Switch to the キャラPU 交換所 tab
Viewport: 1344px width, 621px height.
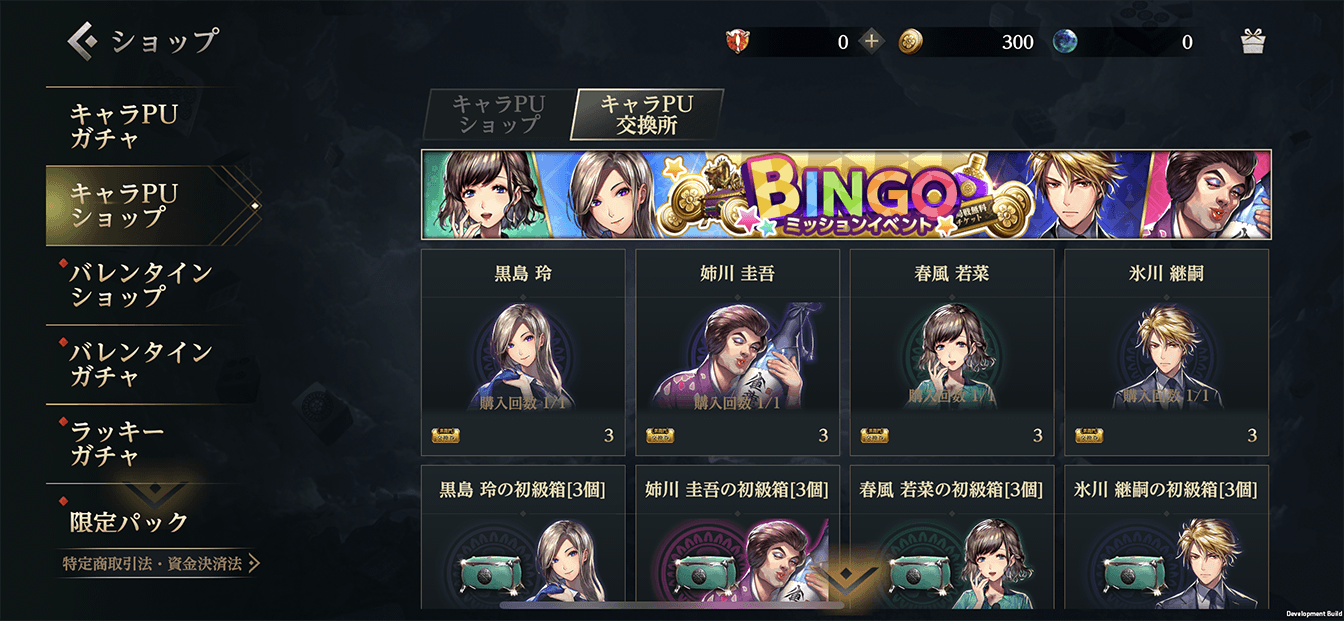pyautogui.click(x=646, y=114)
